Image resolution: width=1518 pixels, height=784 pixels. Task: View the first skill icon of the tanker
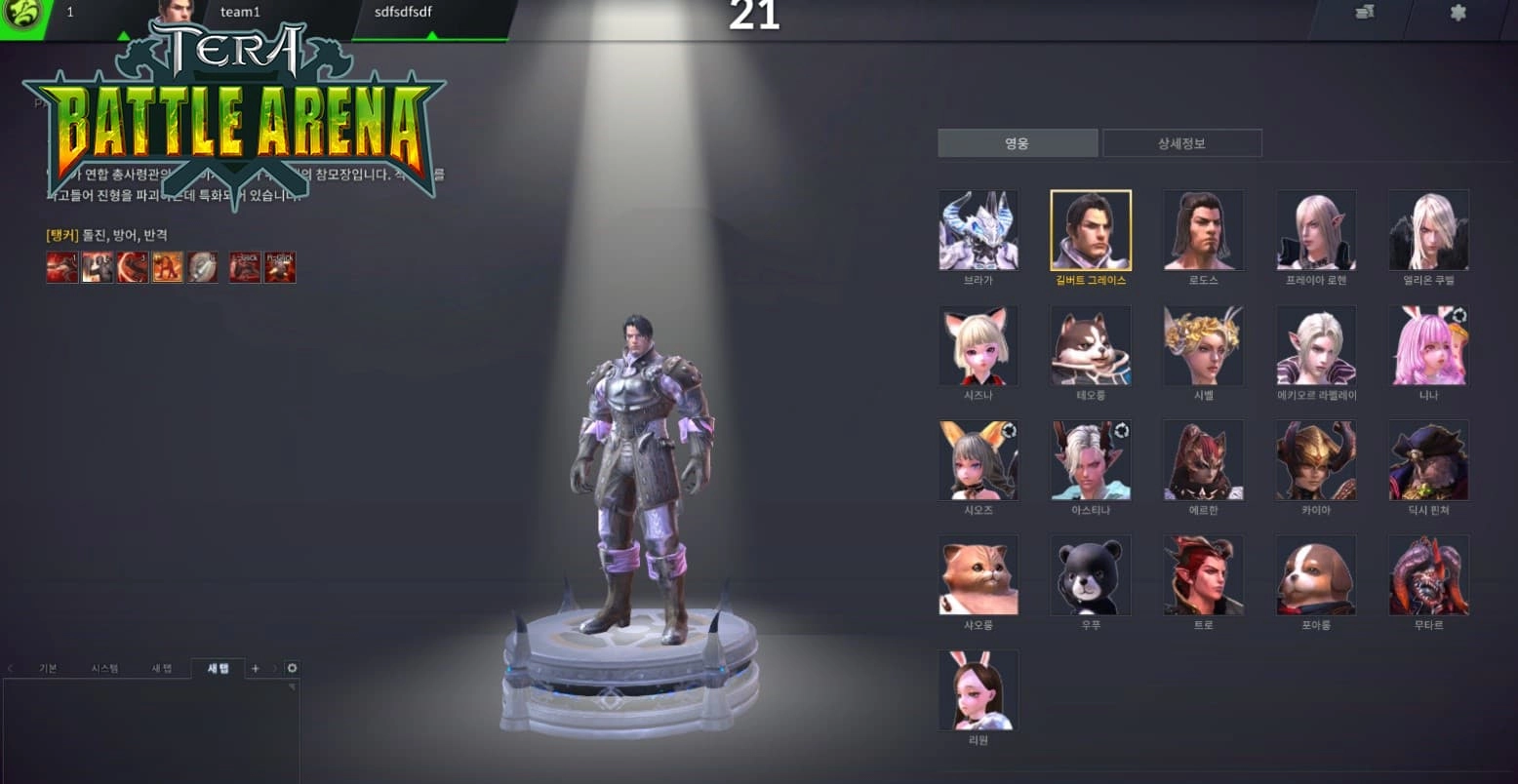tap(61, 267)
